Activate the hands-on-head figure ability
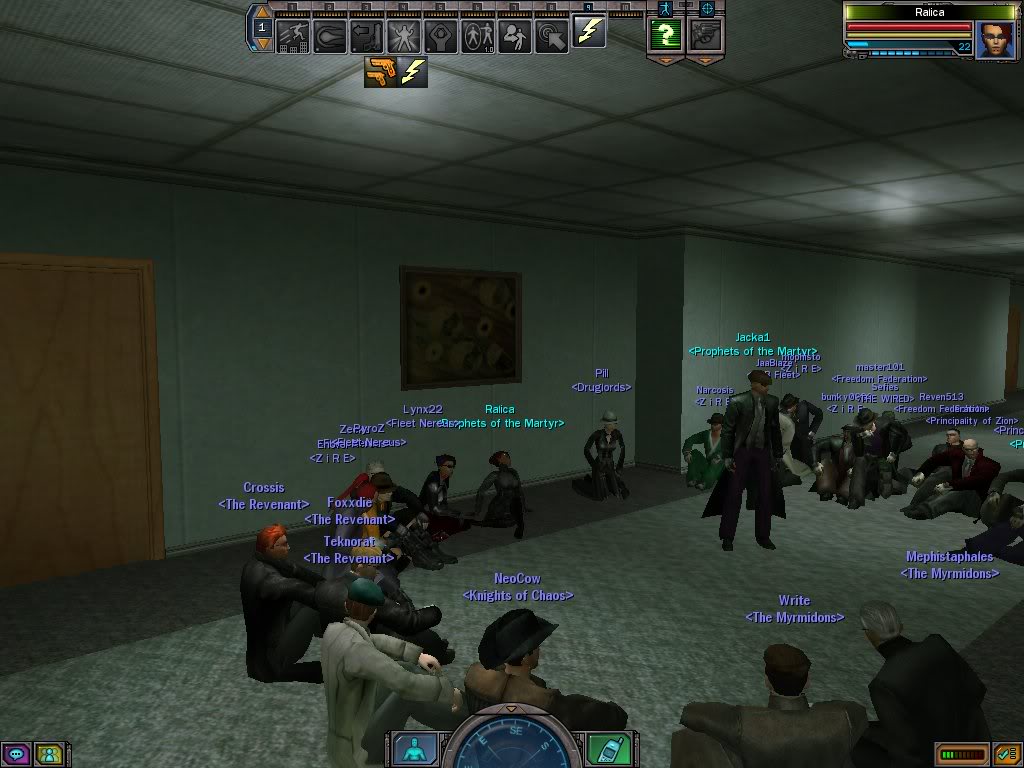This screenshot has width=1024, height=768. 441,36
